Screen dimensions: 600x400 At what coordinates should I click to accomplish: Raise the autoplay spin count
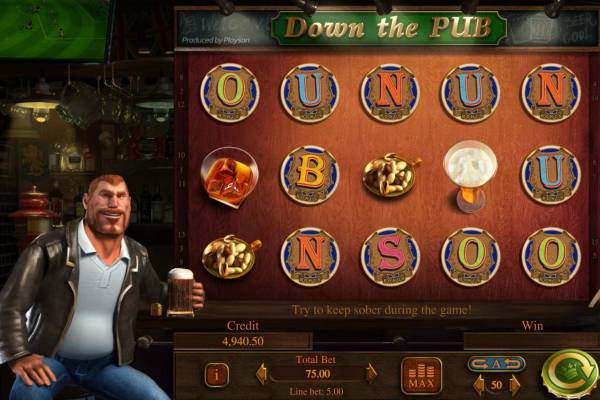point(515,385)
